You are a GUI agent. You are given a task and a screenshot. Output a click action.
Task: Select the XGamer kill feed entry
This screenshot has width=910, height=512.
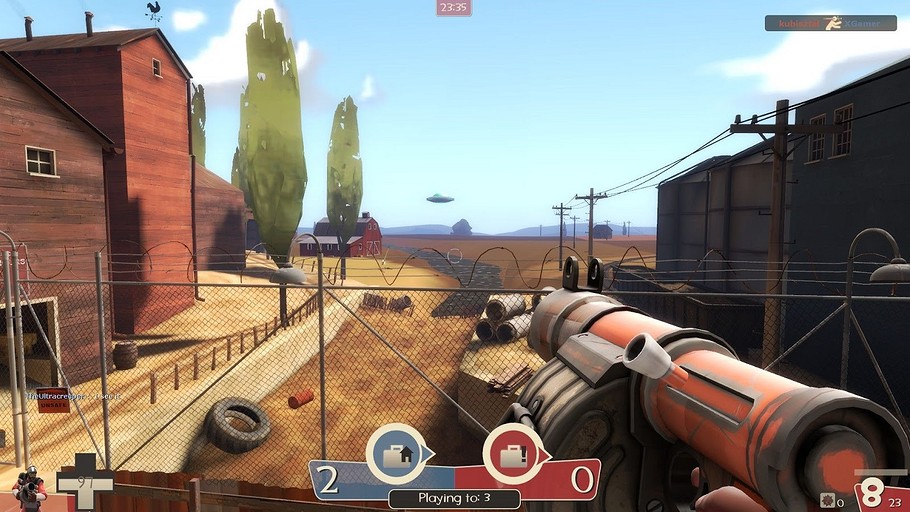tap(830, 23)
